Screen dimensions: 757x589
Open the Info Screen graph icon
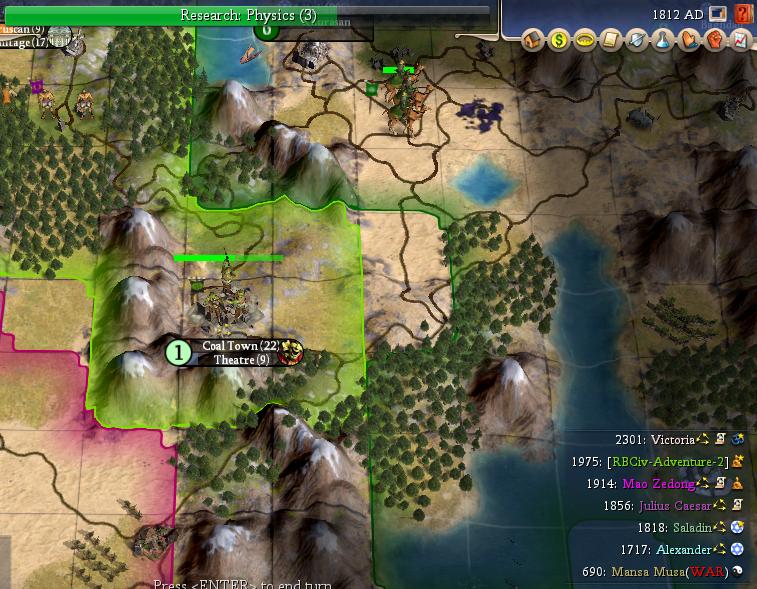[x=740, y=40]
